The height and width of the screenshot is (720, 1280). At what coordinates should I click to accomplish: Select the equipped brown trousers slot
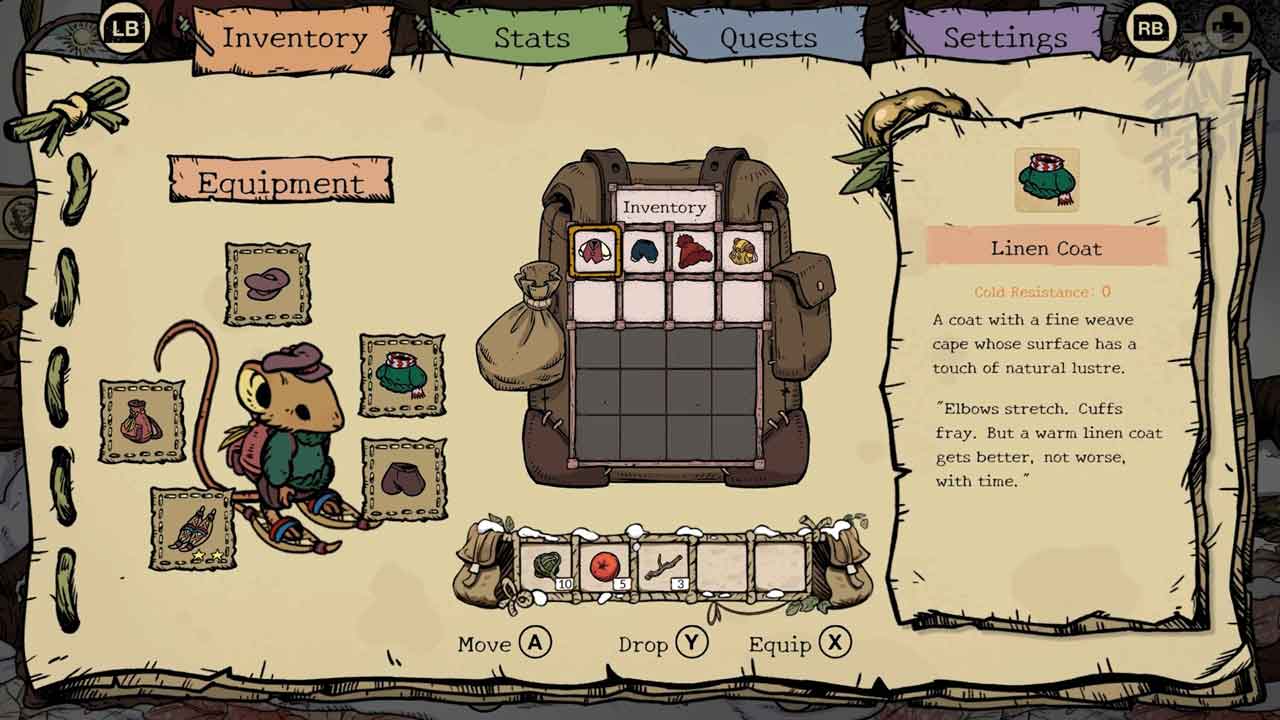403,479
